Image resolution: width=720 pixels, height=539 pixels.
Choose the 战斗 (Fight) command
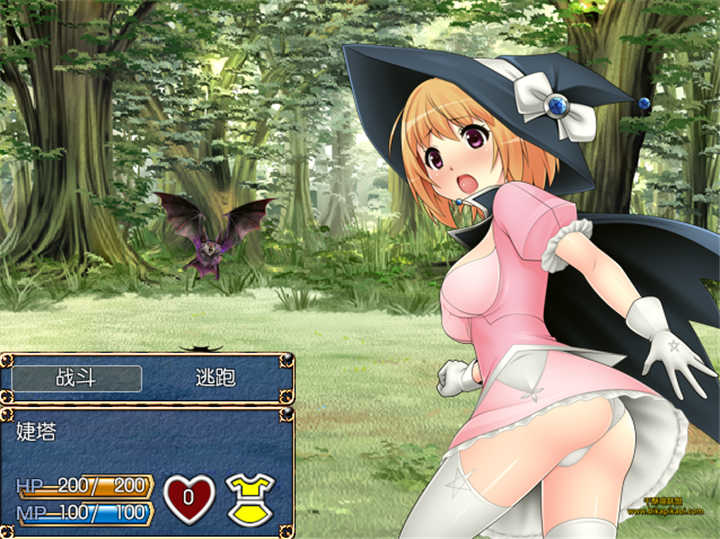[77, 378]
